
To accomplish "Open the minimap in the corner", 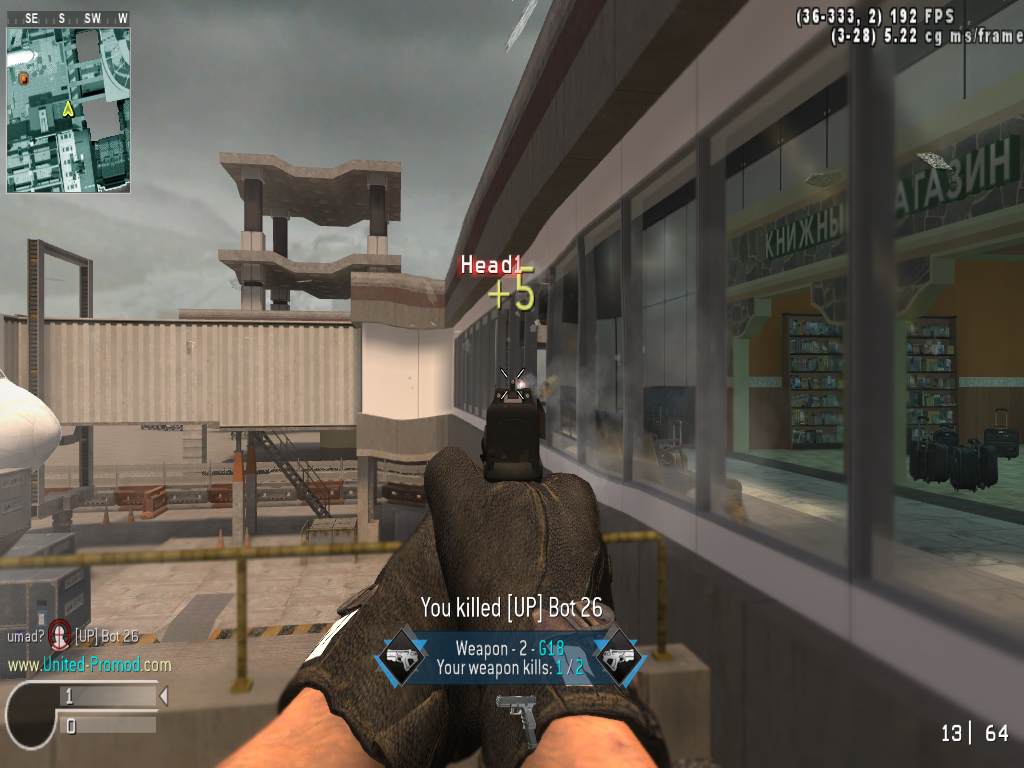I will tap(68, 109).
